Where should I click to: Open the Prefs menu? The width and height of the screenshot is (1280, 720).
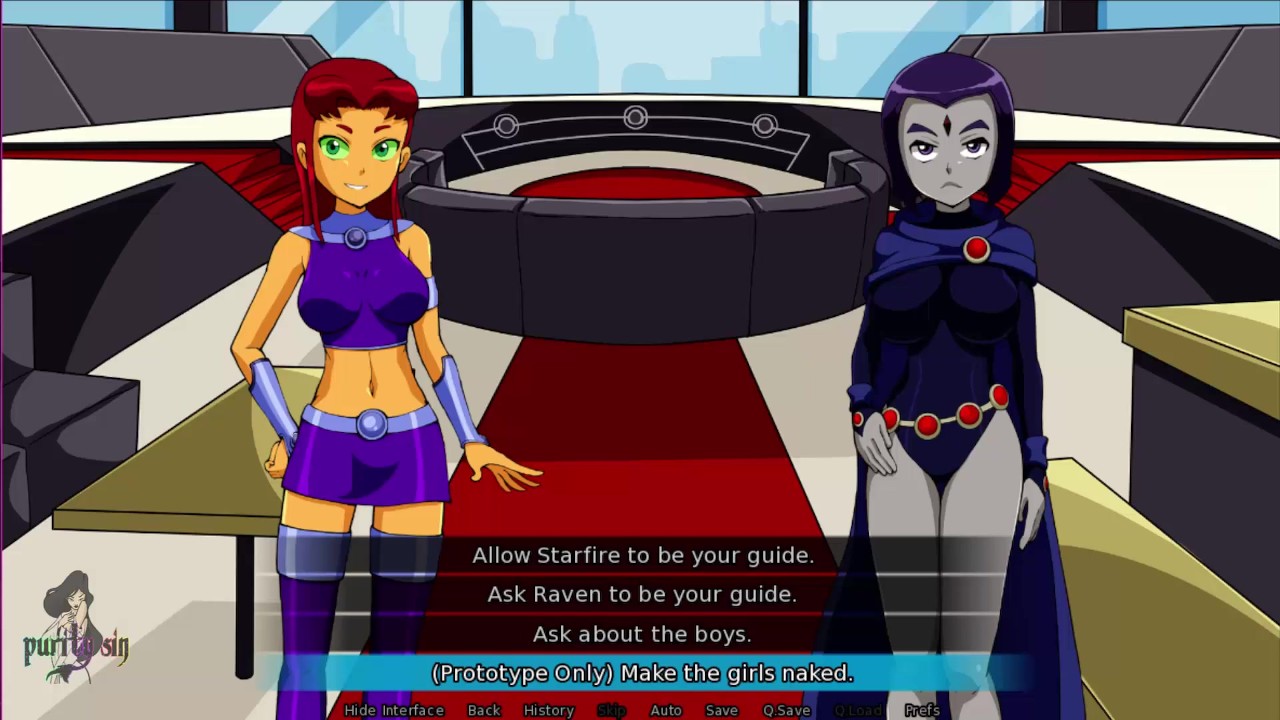click(922, 710)
